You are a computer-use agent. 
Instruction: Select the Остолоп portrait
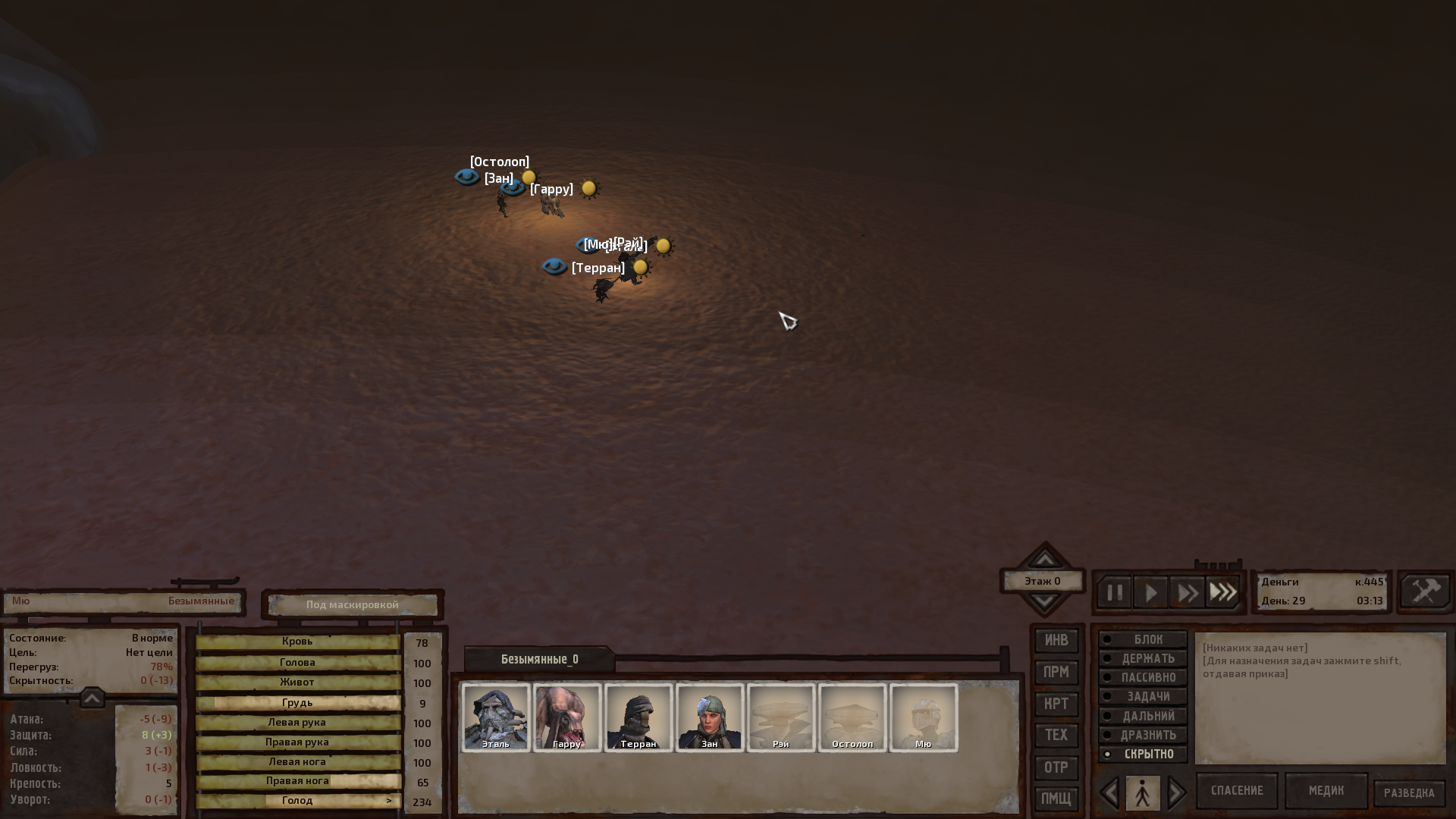[852, 717]
